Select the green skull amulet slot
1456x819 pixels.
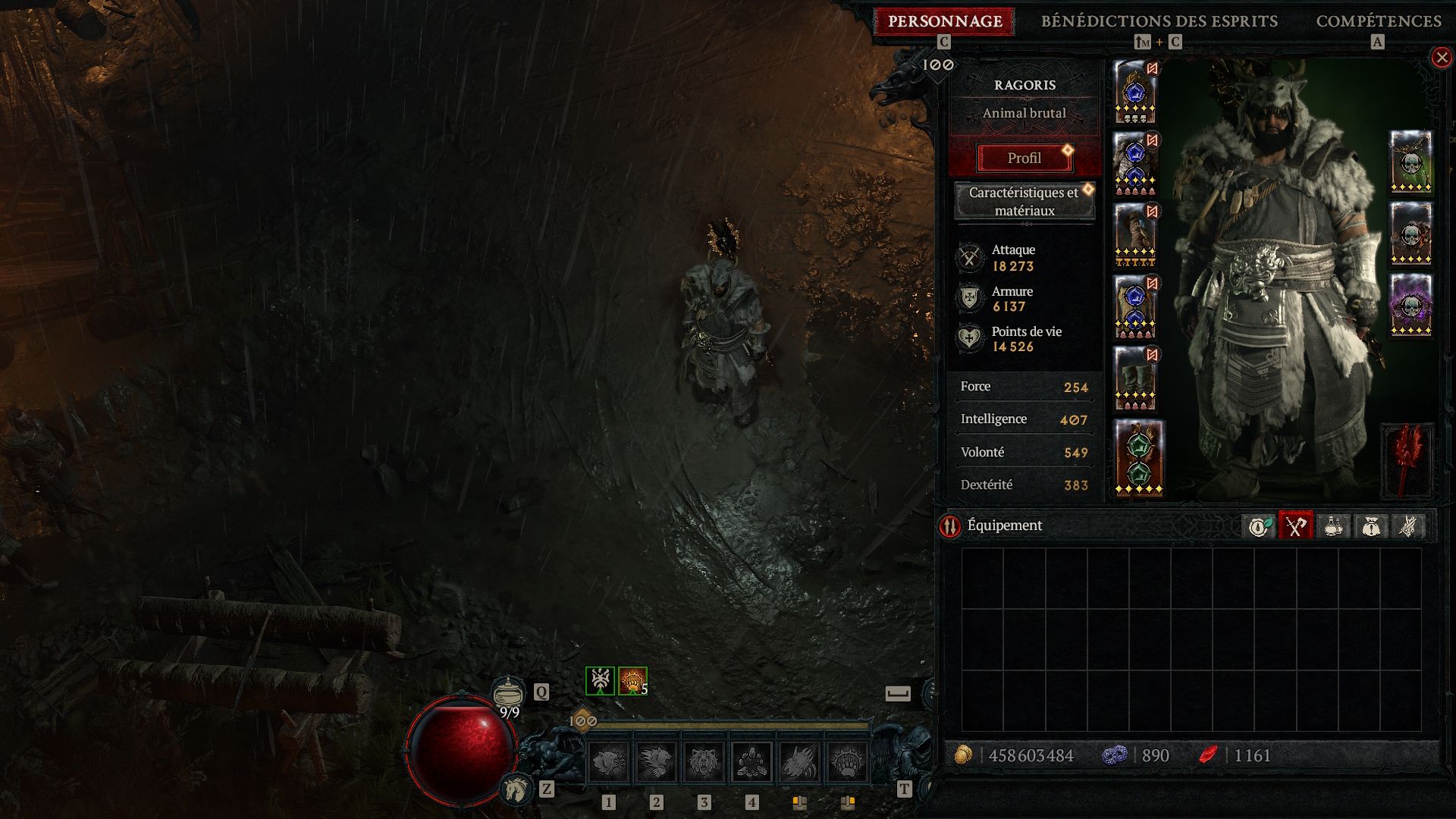click(x=1410, y=162)
